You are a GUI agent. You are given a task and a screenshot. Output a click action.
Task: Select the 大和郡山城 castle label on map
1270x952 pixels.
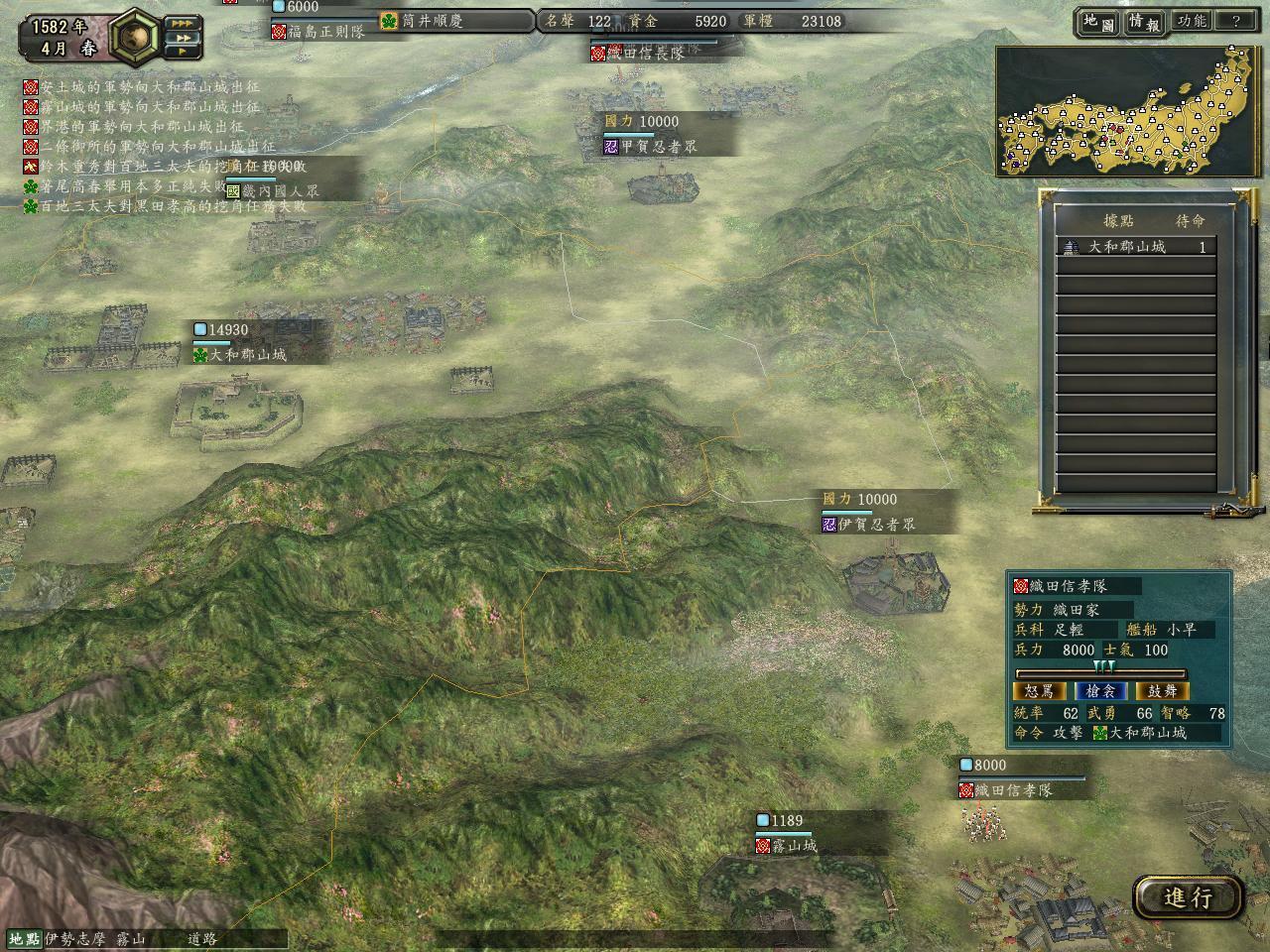(246, 354)
